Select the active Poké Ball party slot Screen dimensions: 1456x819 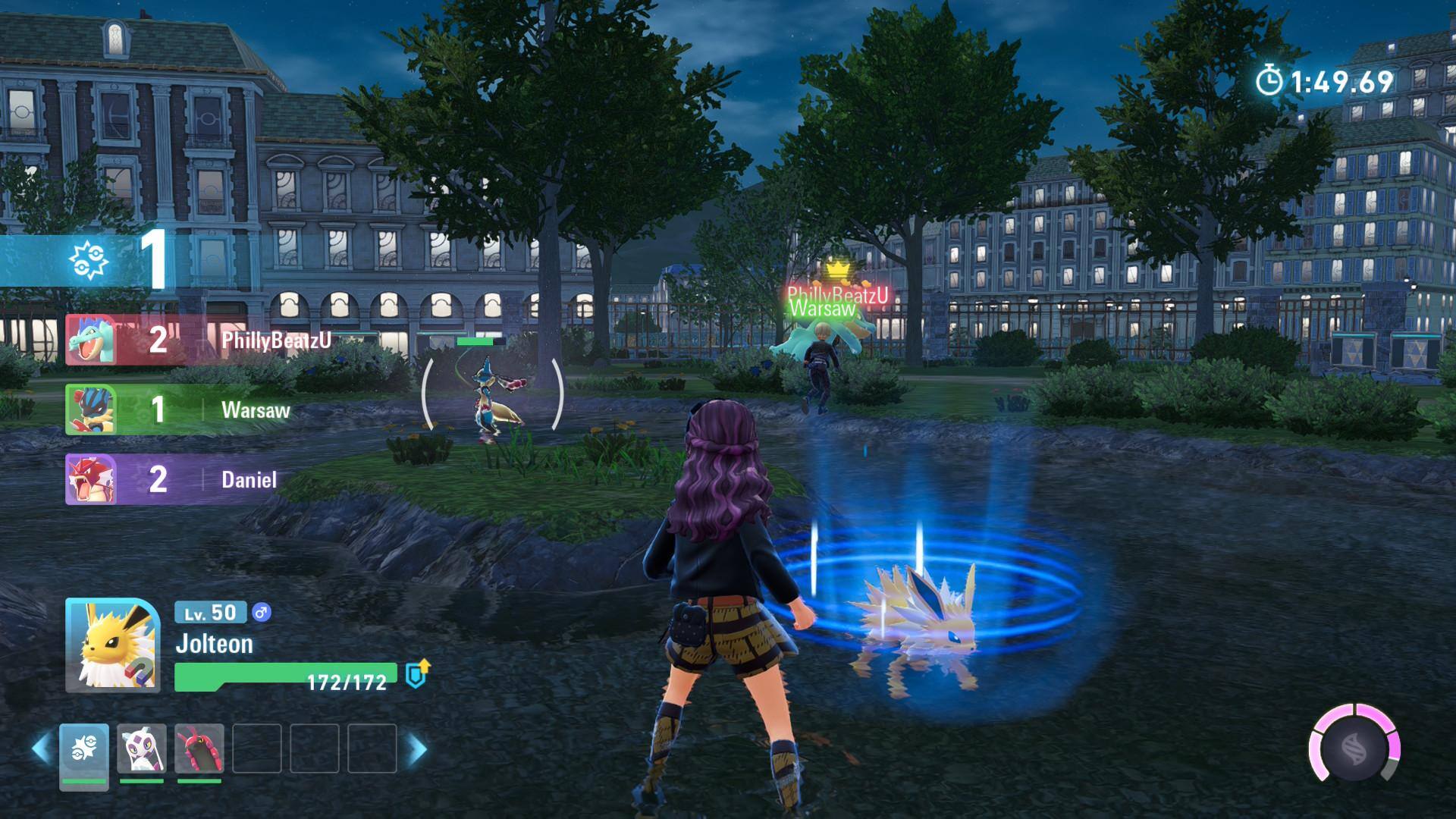[84, 751]
